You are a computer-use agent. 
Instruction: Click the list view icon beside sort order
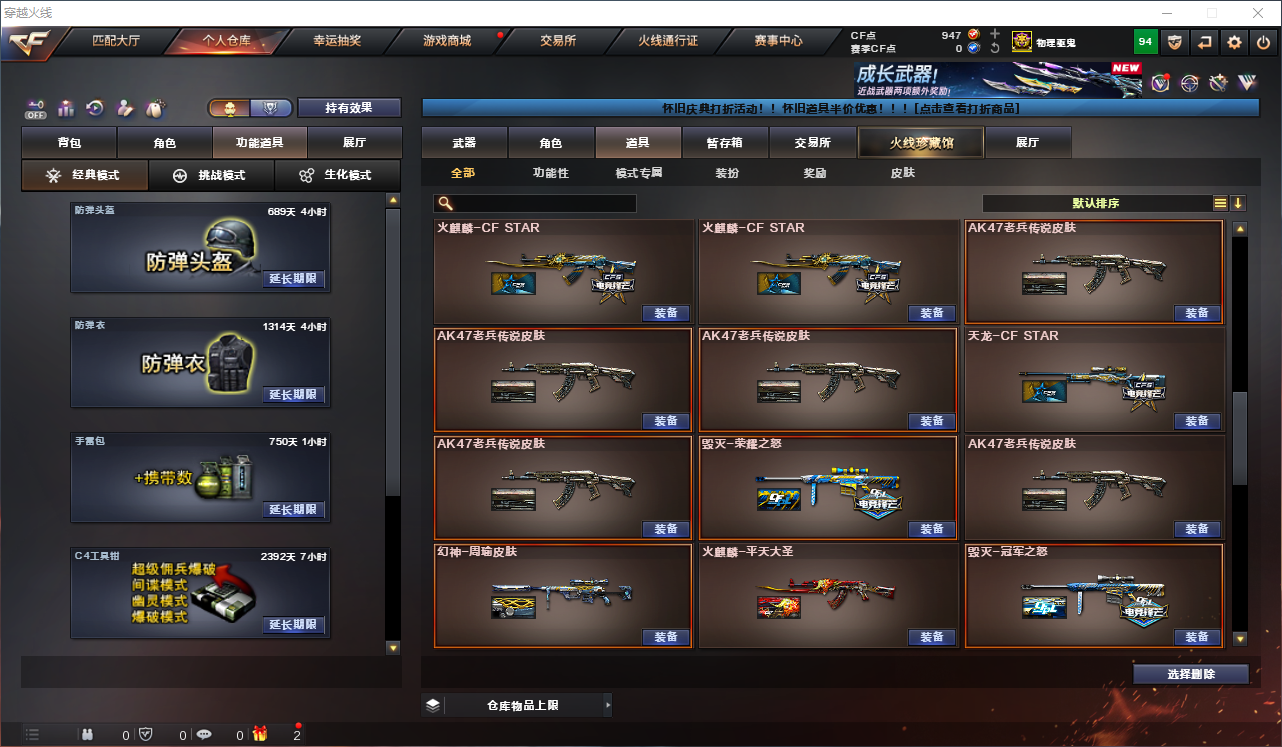(1219, 203)
